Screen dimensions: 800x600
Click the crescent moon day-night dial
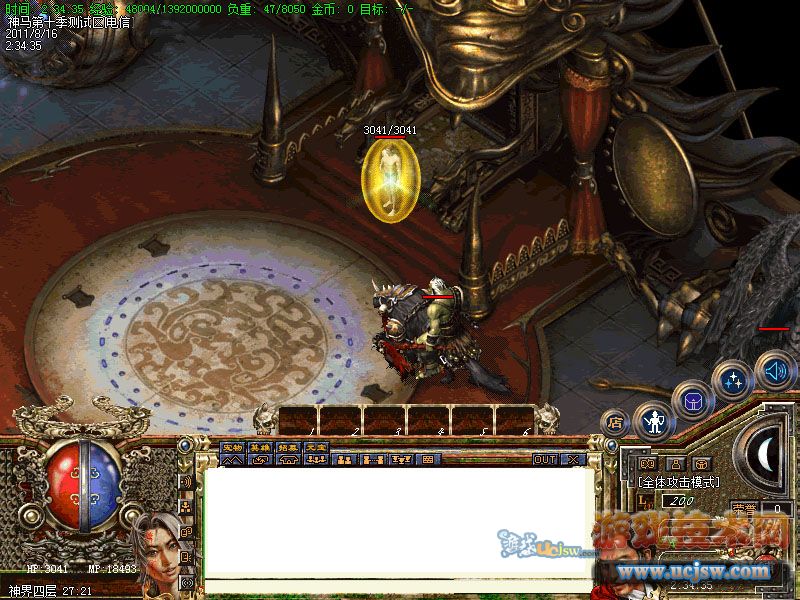point(764,456)
